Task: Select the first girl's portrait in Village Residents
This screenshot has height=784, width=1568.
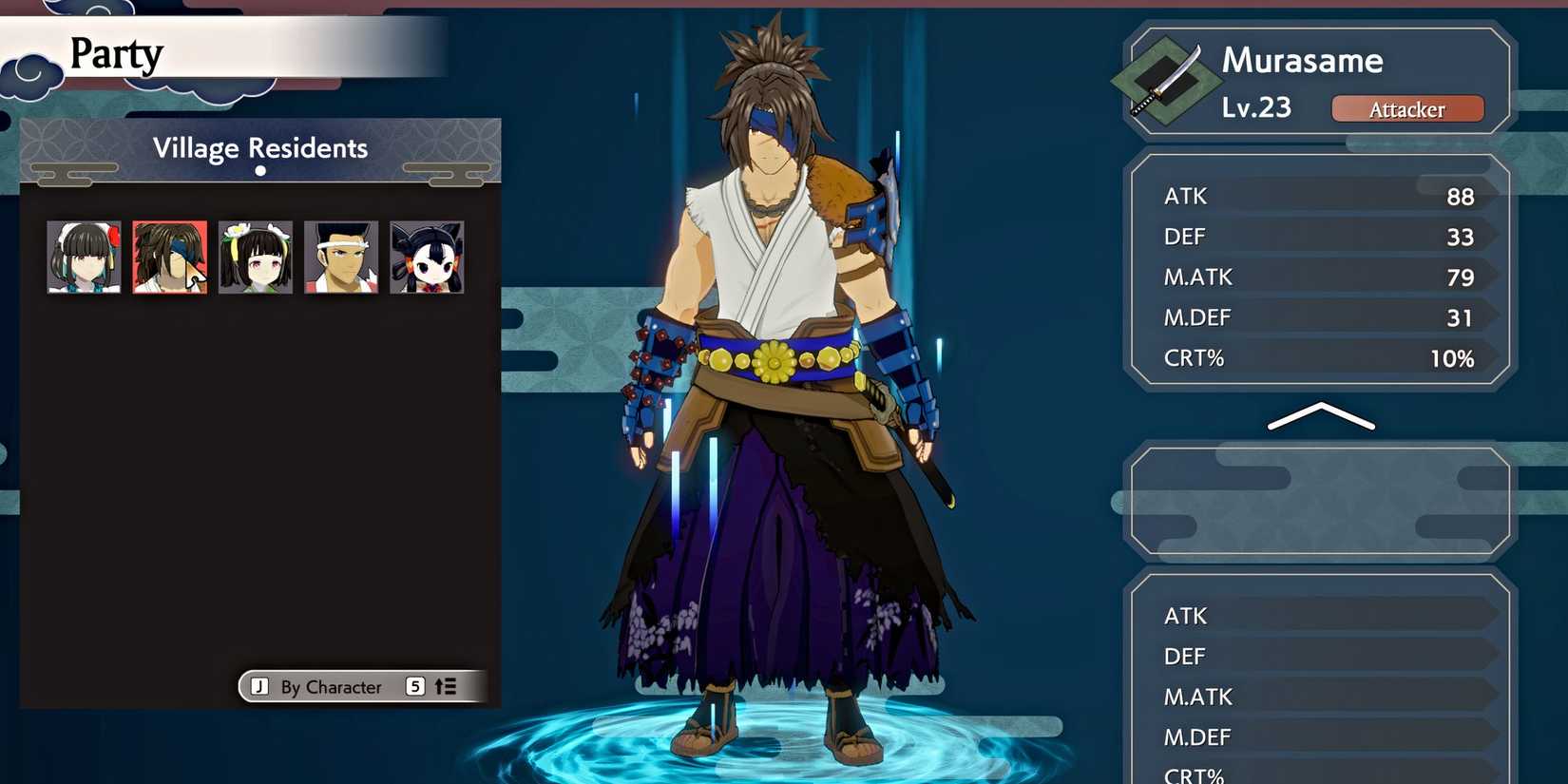Action: (84, 257)
